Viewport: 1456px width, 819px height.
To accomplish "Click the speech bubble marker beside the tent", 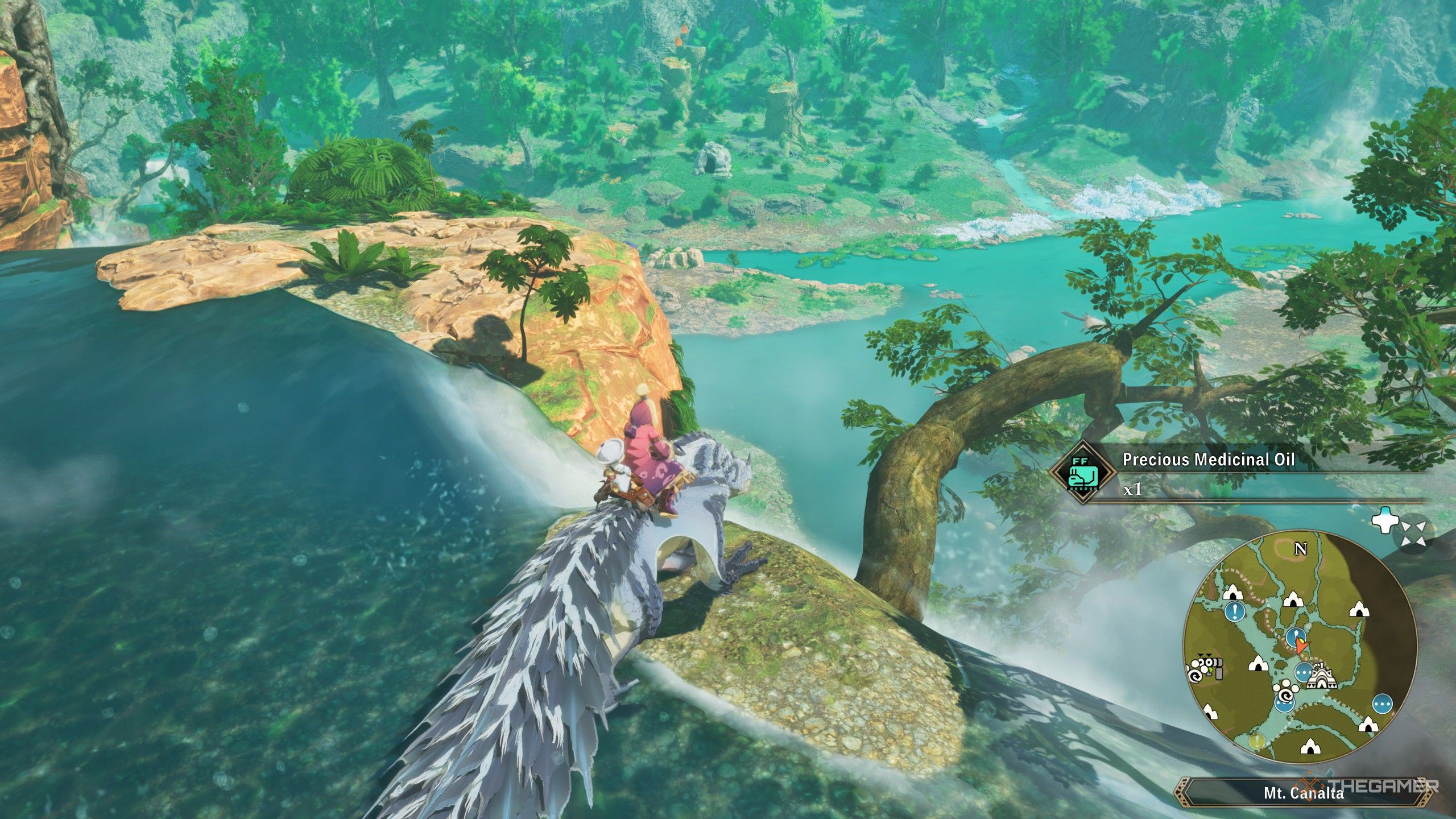I will click(1303, 672).
